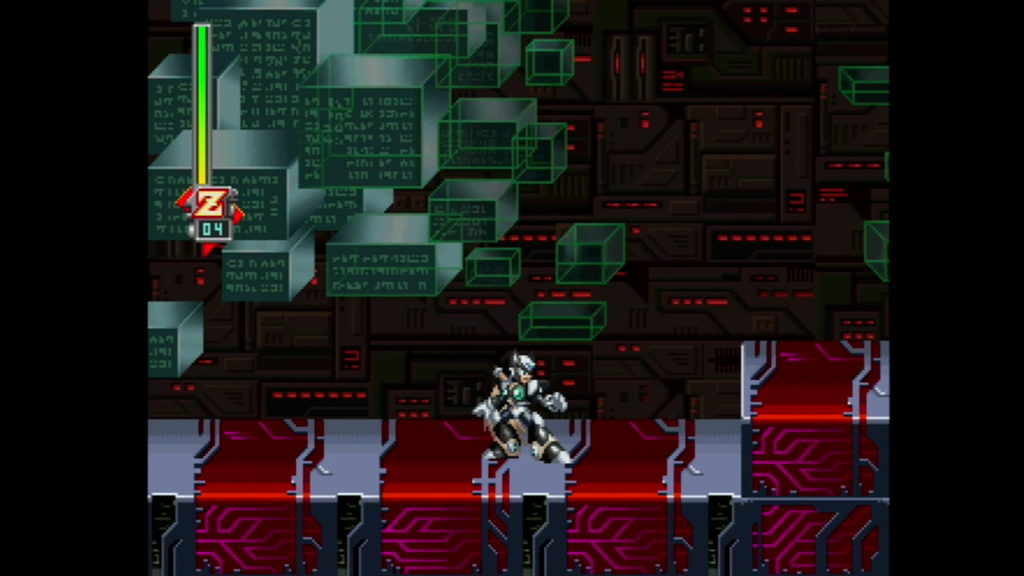This screenshot has width=1024, height=576.
Task: Click the red Z character emblem
Action: point(210,204)
